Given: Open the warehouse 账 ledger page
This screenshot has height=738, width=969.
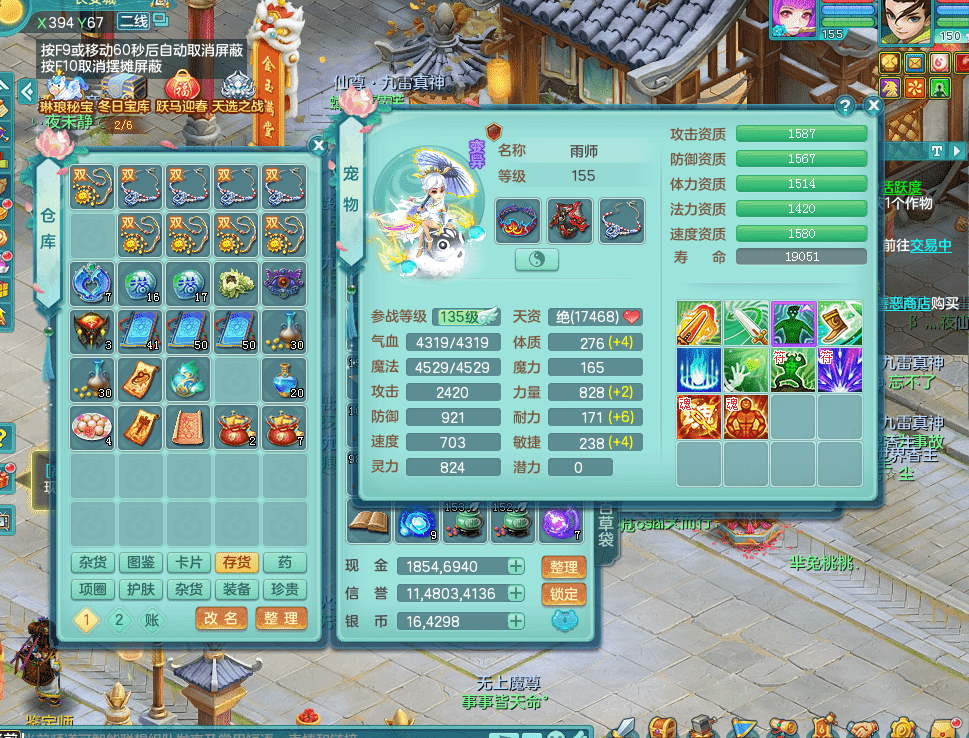Looking at the screenshot, I should coord(152,619).
